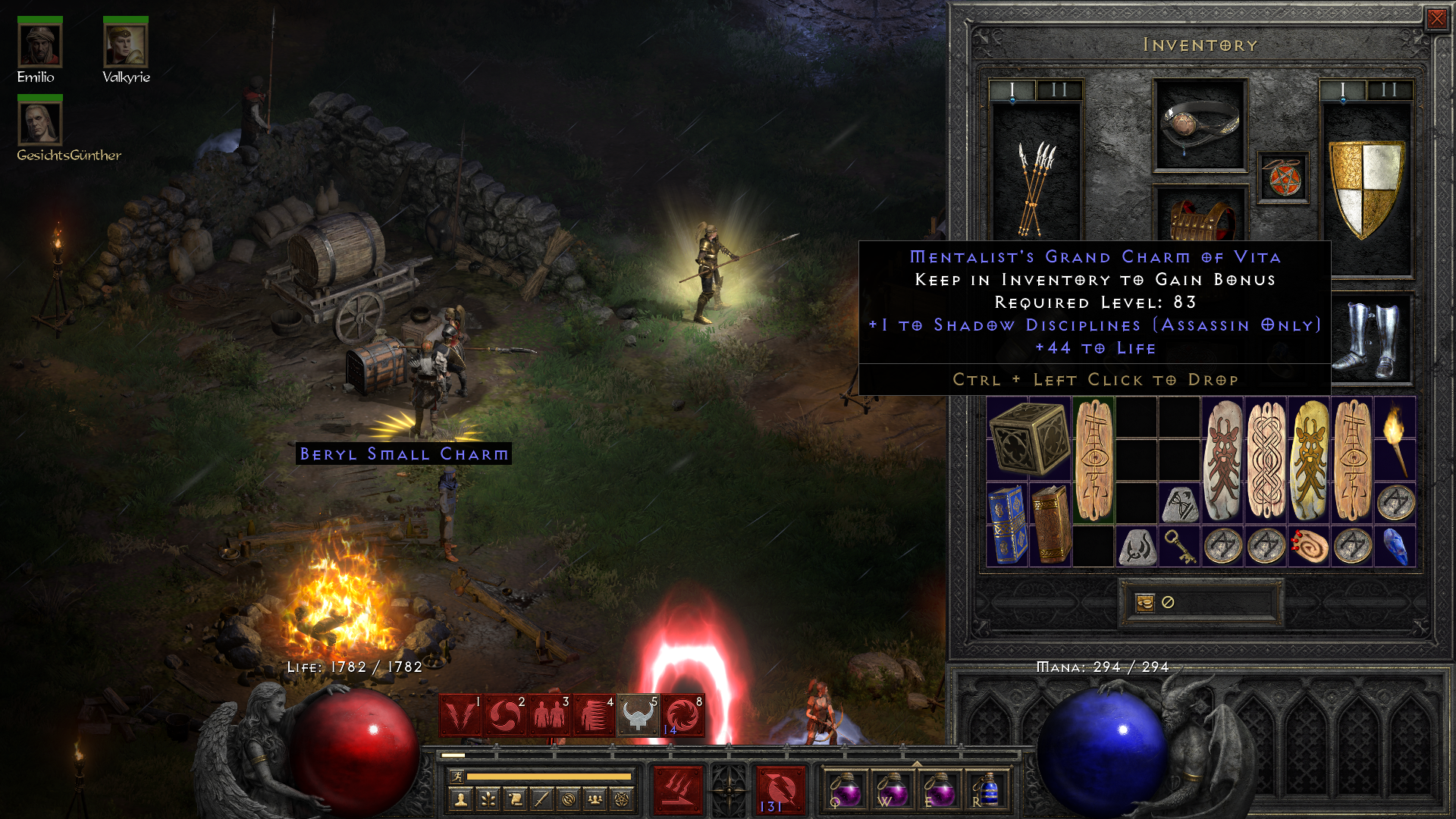Switch back to weapon set I tab
The image size is (1456, 819).
[x=1011, y=89]
